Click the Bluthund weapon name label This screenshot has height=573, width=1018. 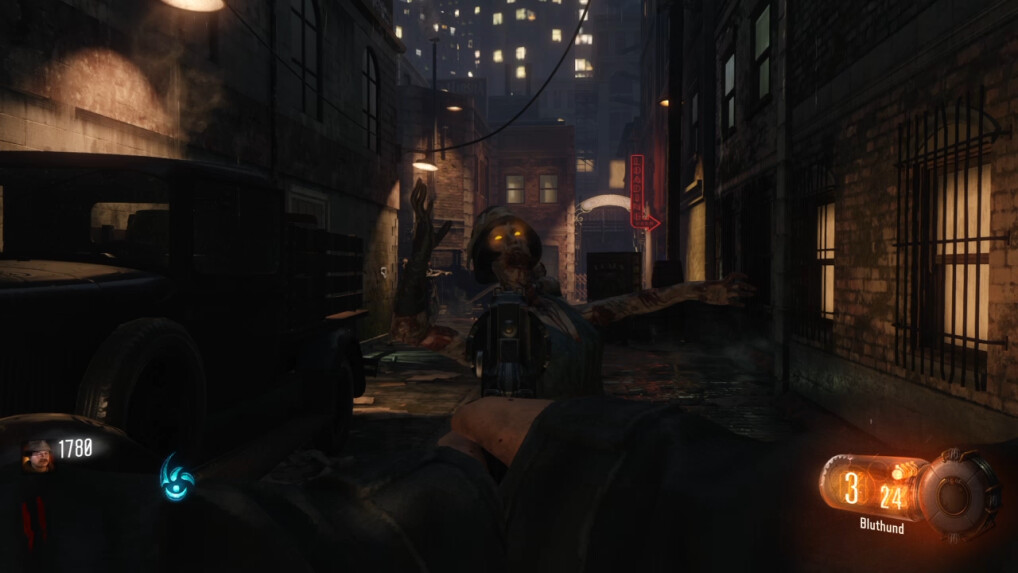tap(881, 525)
